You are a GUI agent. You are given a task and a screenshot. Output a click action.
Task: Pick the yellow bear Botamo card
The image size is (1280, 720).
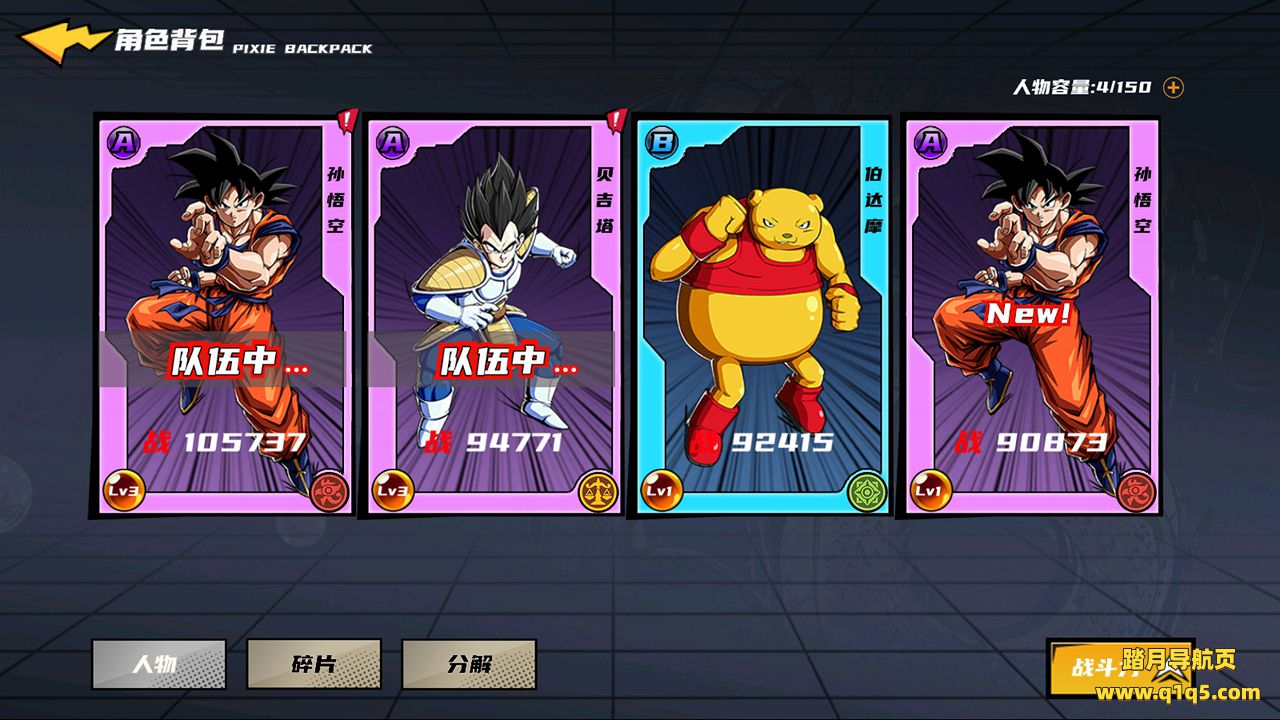coord(762,315)
